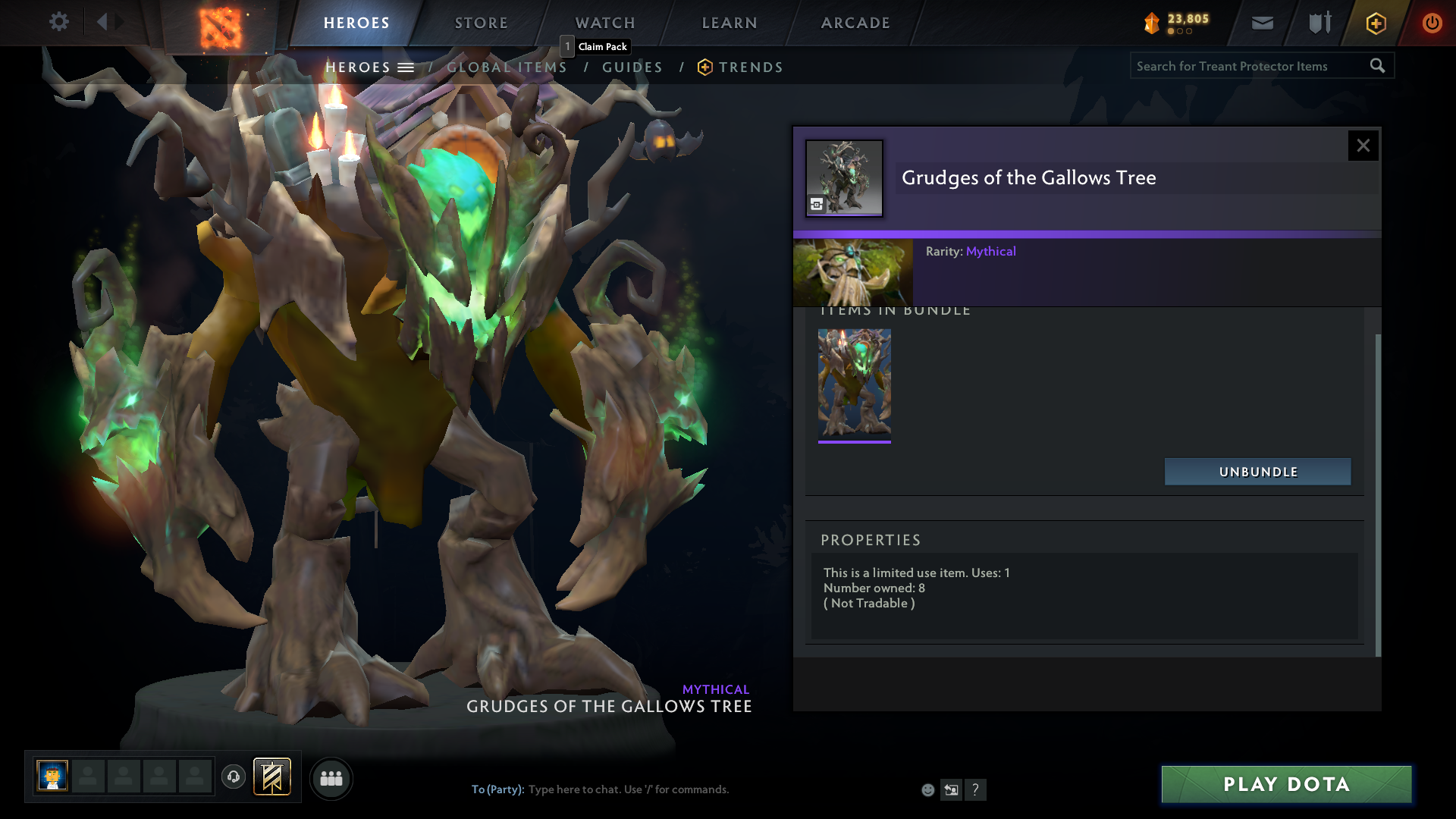Toggle the voice chat headset icon
The image size is (1456, 819).
coord(233,777)
